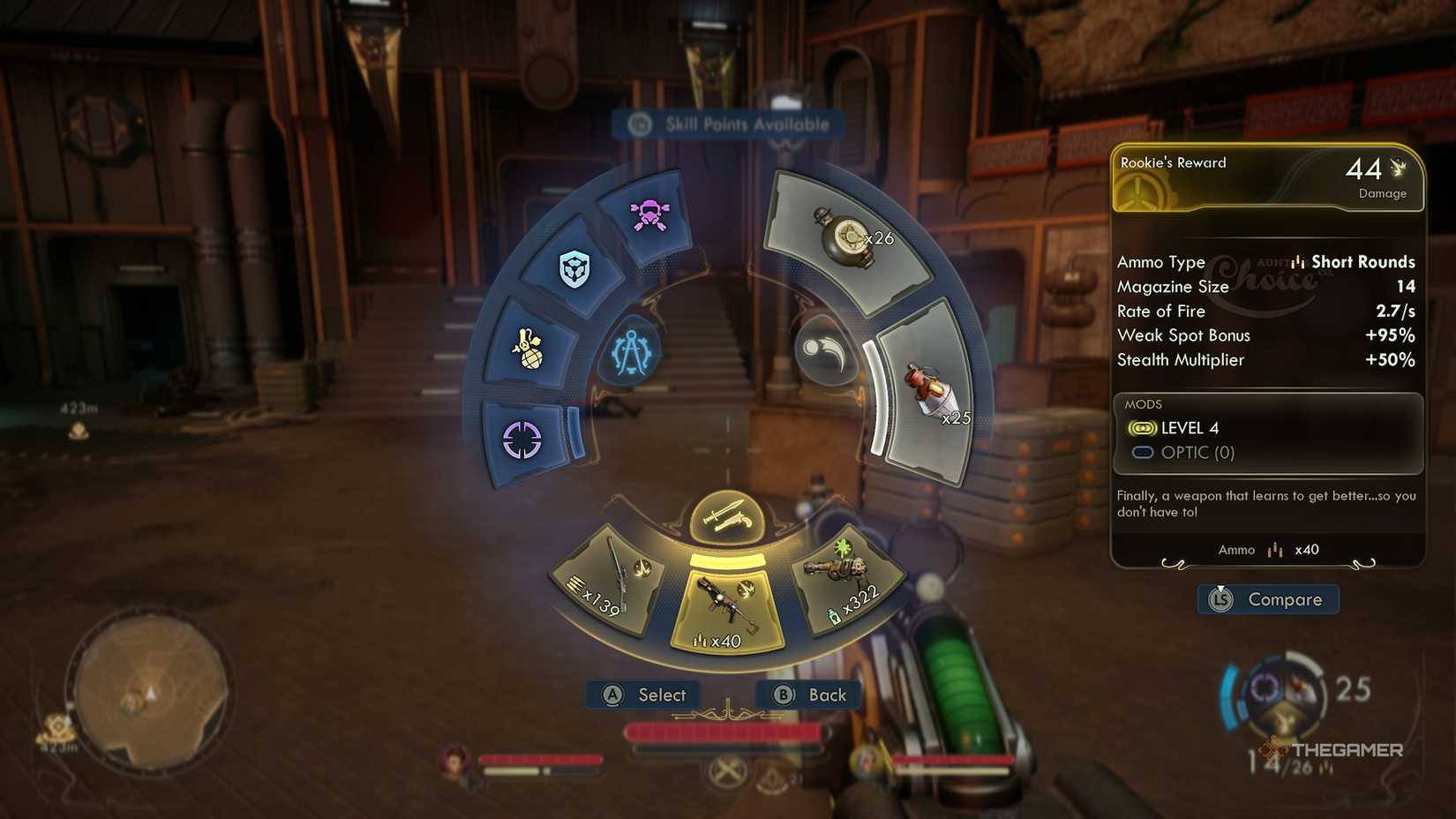The height and width of the screenshot is (819, 1456).
Task: Click the OPTIC mod slot icon
Action: point(1144,452)
